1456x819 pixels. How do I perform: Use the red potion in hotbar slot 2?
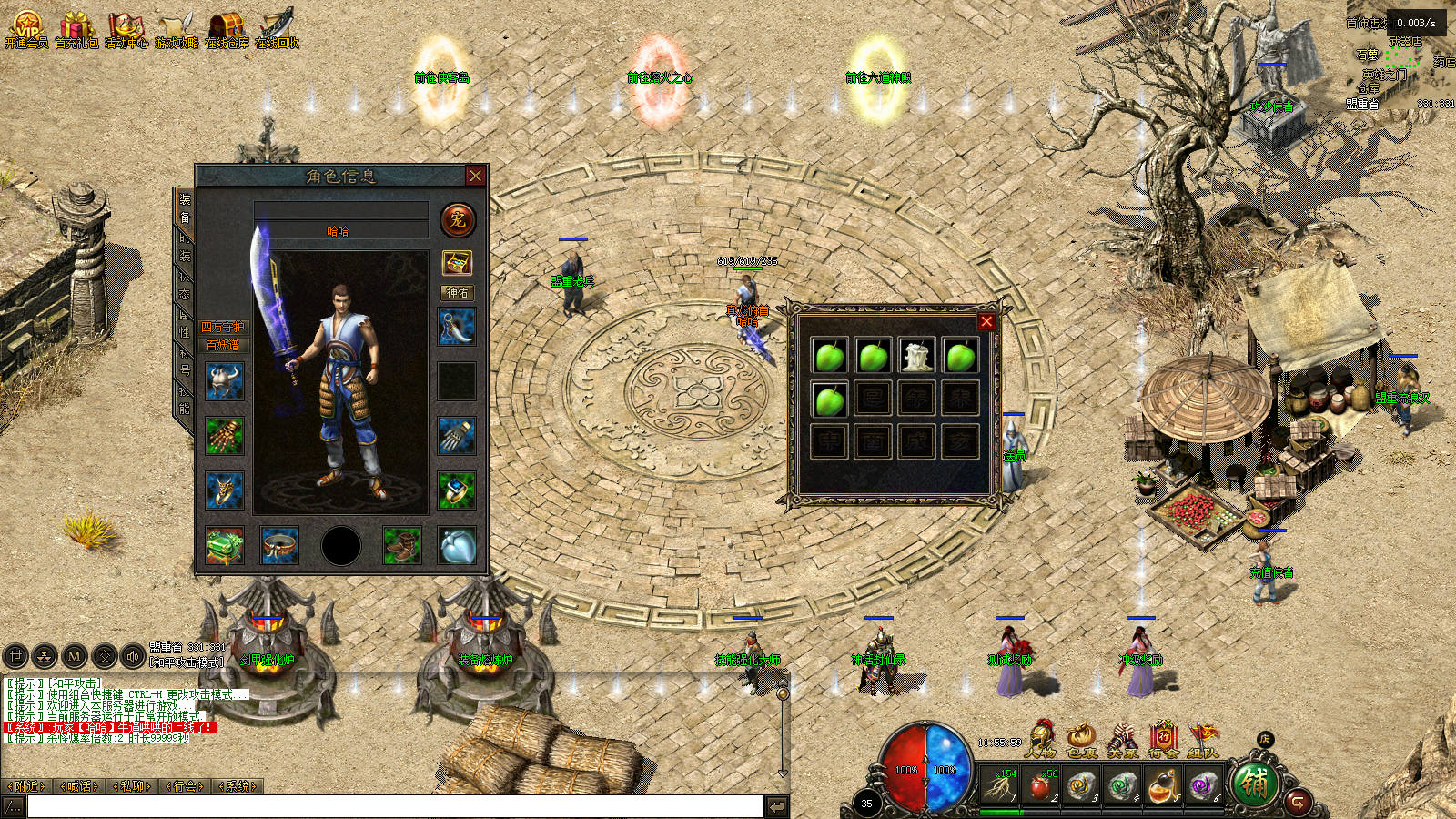click(x=1040, y=785)
